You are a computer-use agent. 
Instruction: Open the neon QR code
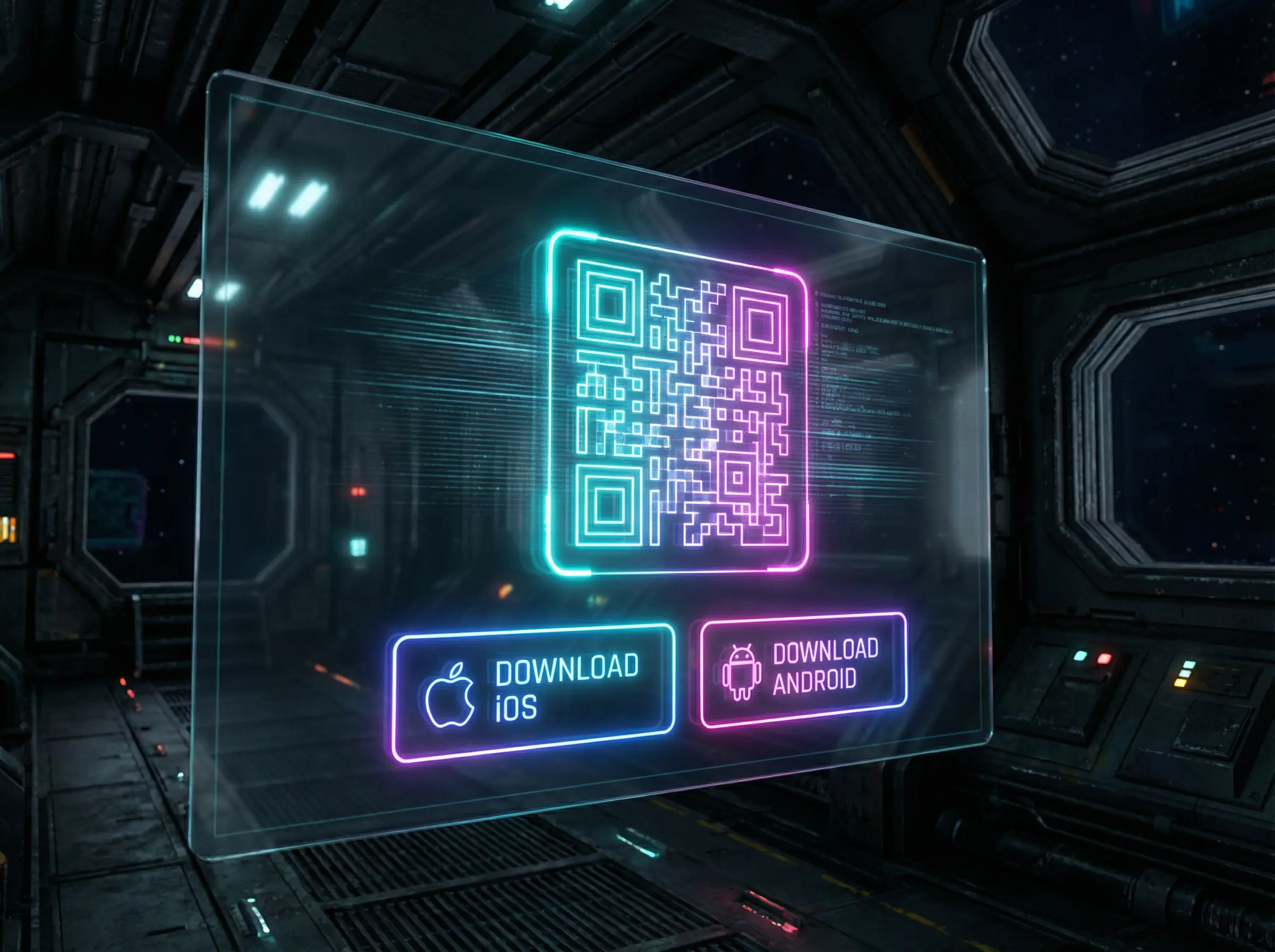(679, 402)
